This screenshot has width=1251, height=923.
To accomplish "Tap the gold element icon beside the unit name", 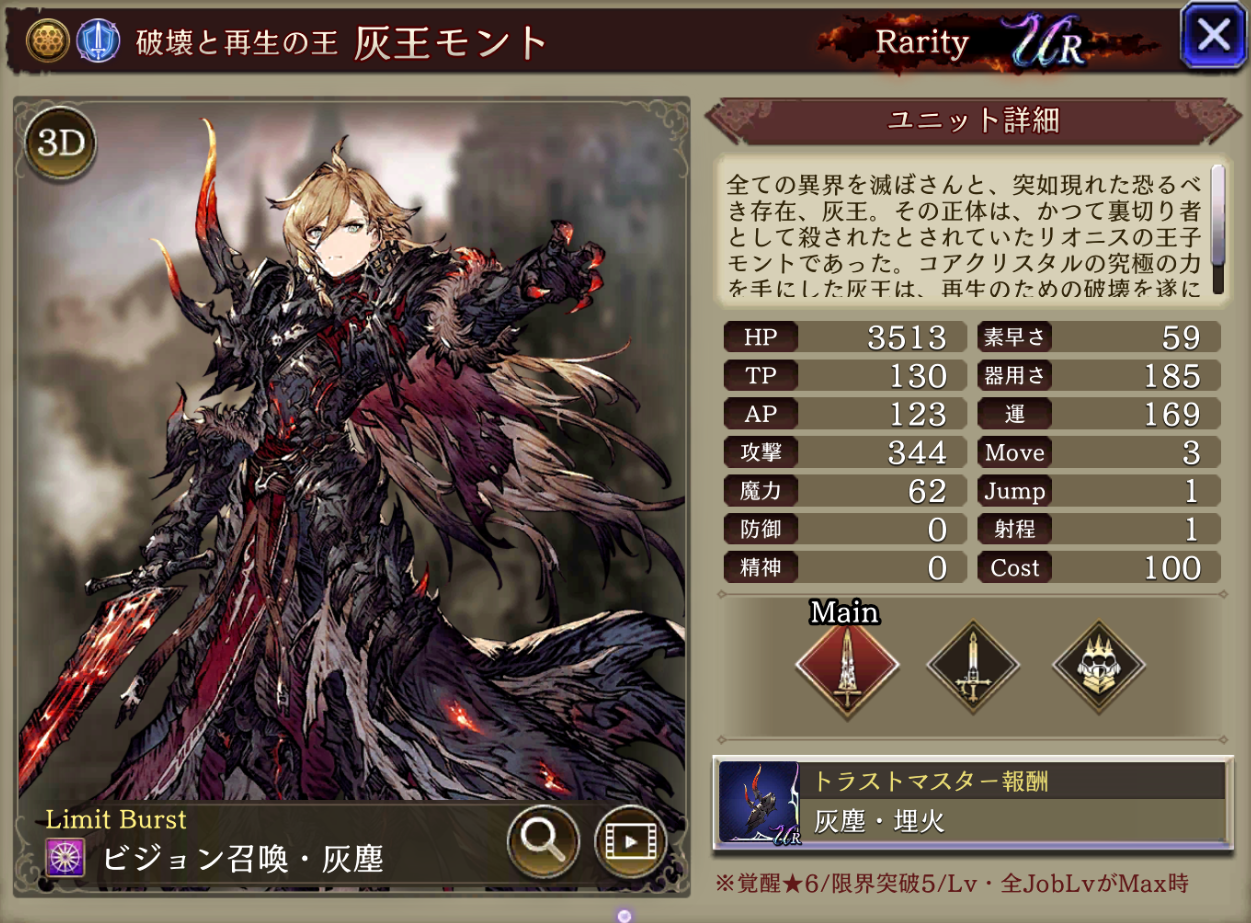I will click(x=46, y=40).
